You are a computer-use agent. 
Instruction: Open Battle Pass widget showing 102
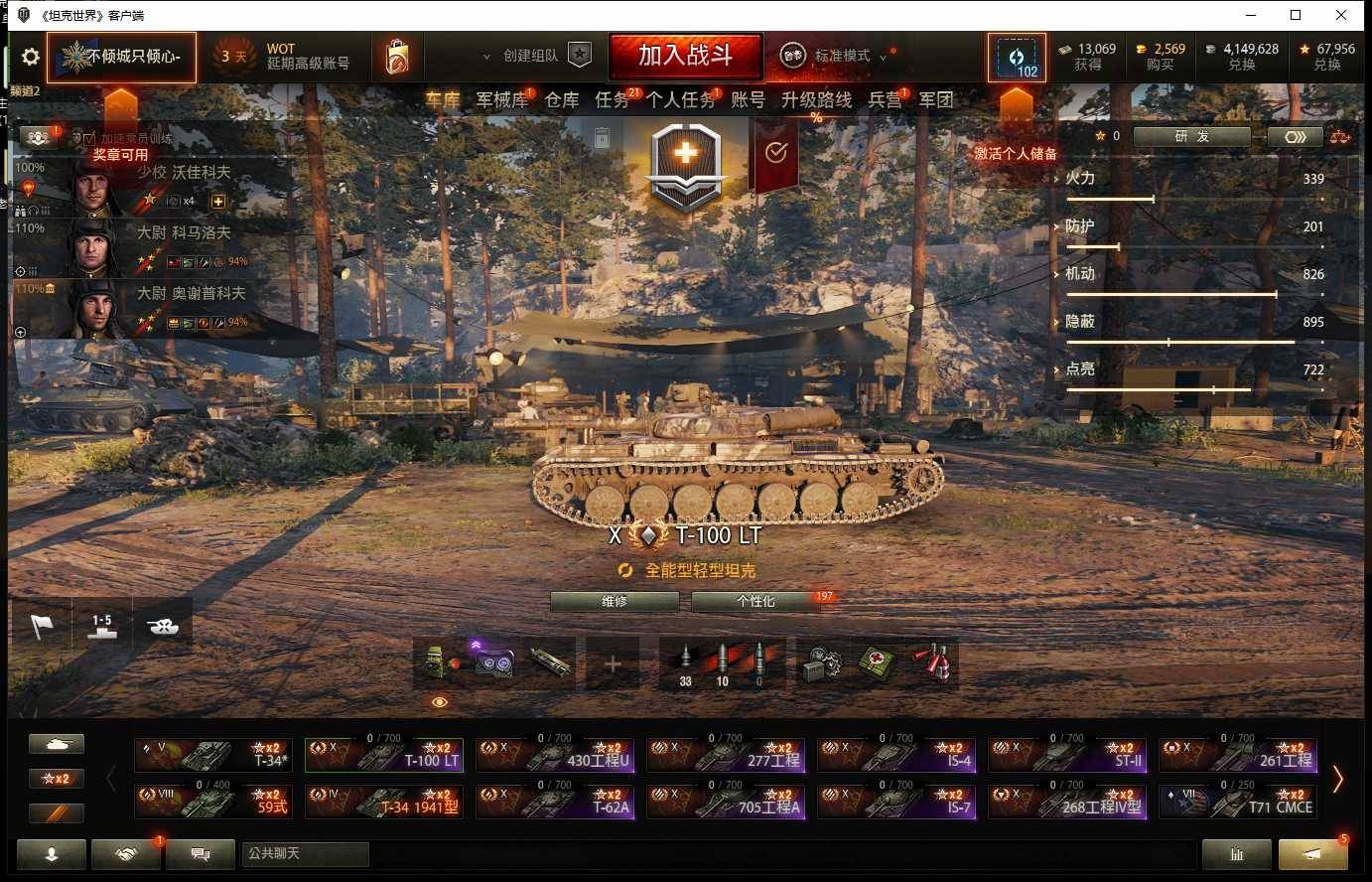point(1018,57)
